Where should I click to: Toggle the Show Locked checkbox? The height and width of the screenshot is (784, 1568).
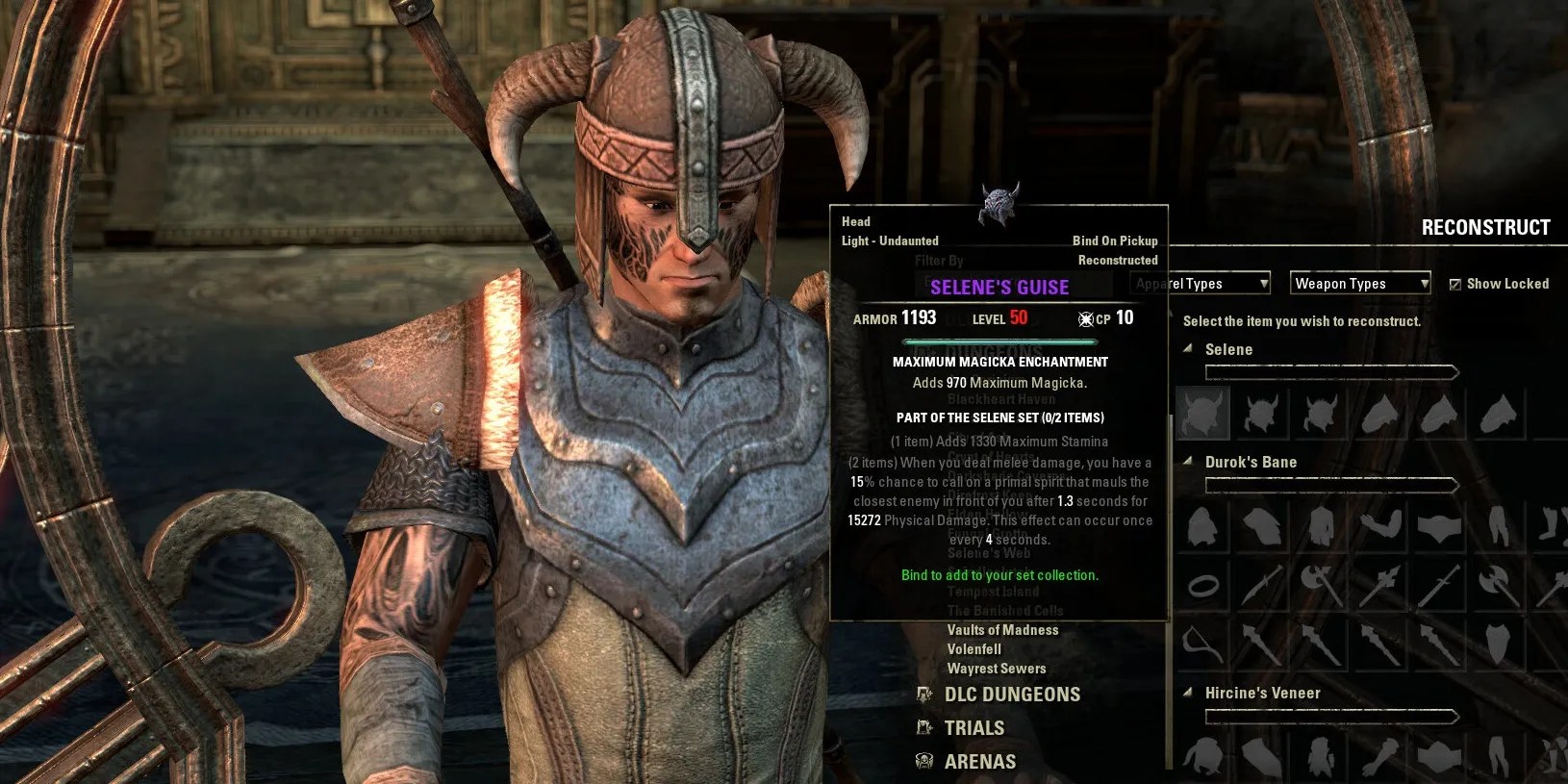click(x=1455, y=284)
